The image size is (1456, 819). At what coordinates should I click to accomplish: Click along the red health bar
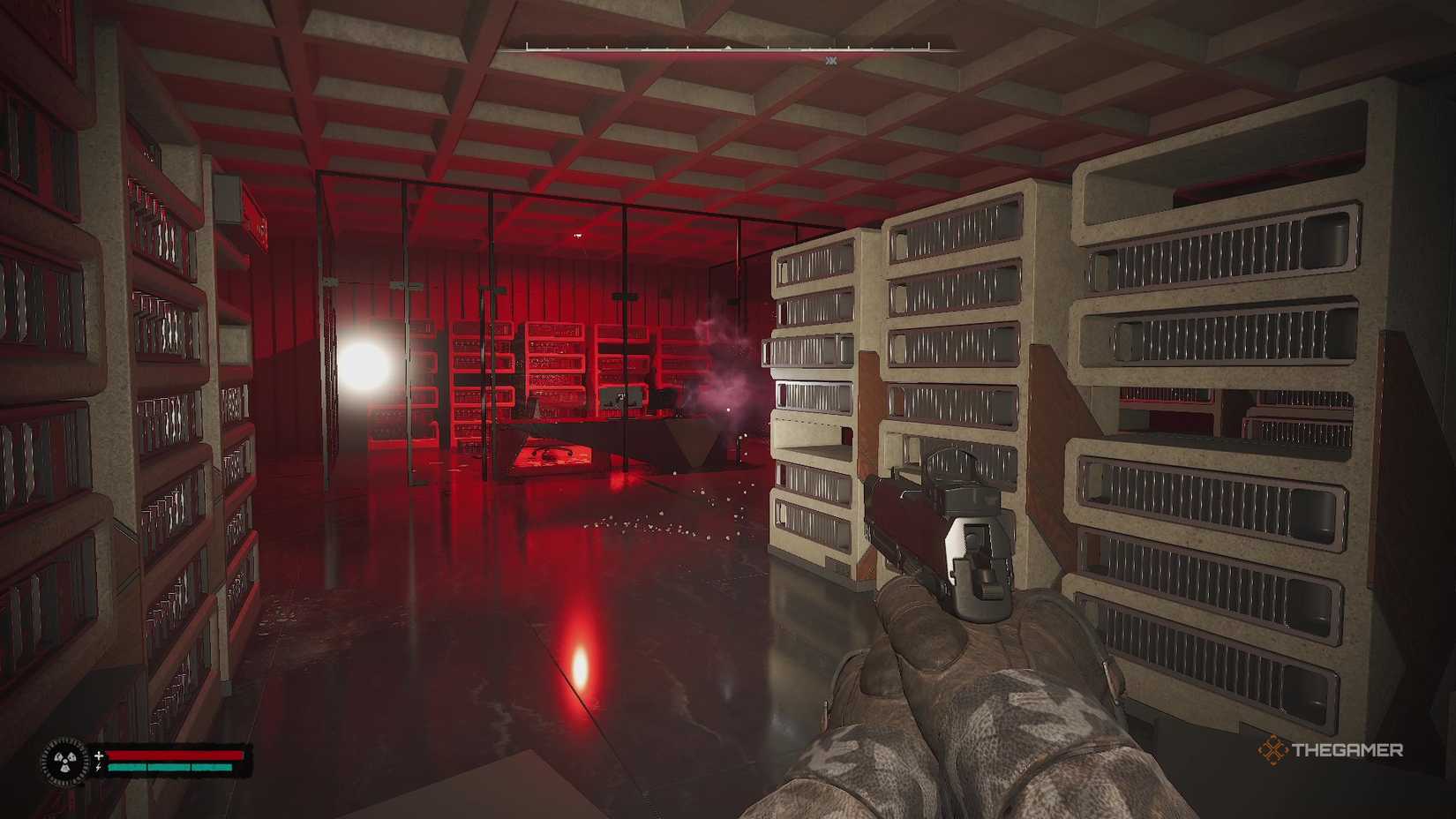coord(176,755)
